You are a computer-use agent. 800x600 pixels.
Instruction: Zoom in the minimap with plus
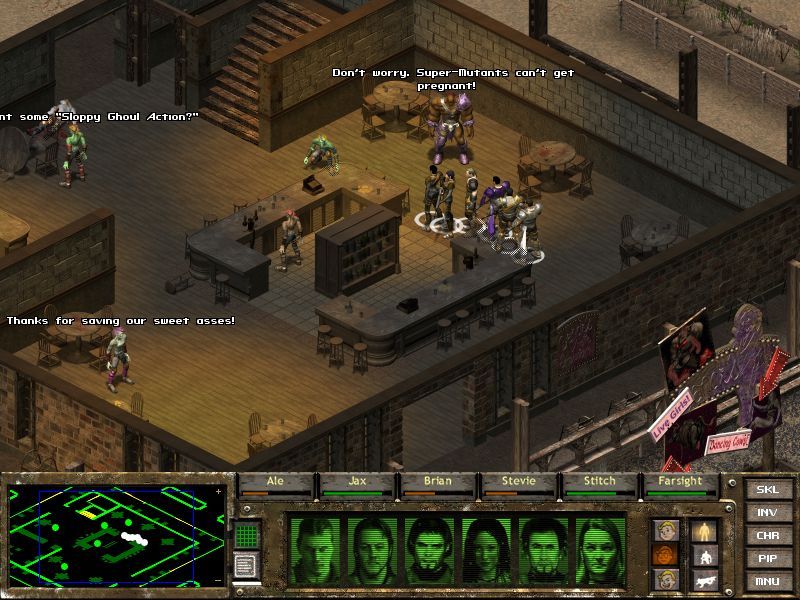pos(219,492)
